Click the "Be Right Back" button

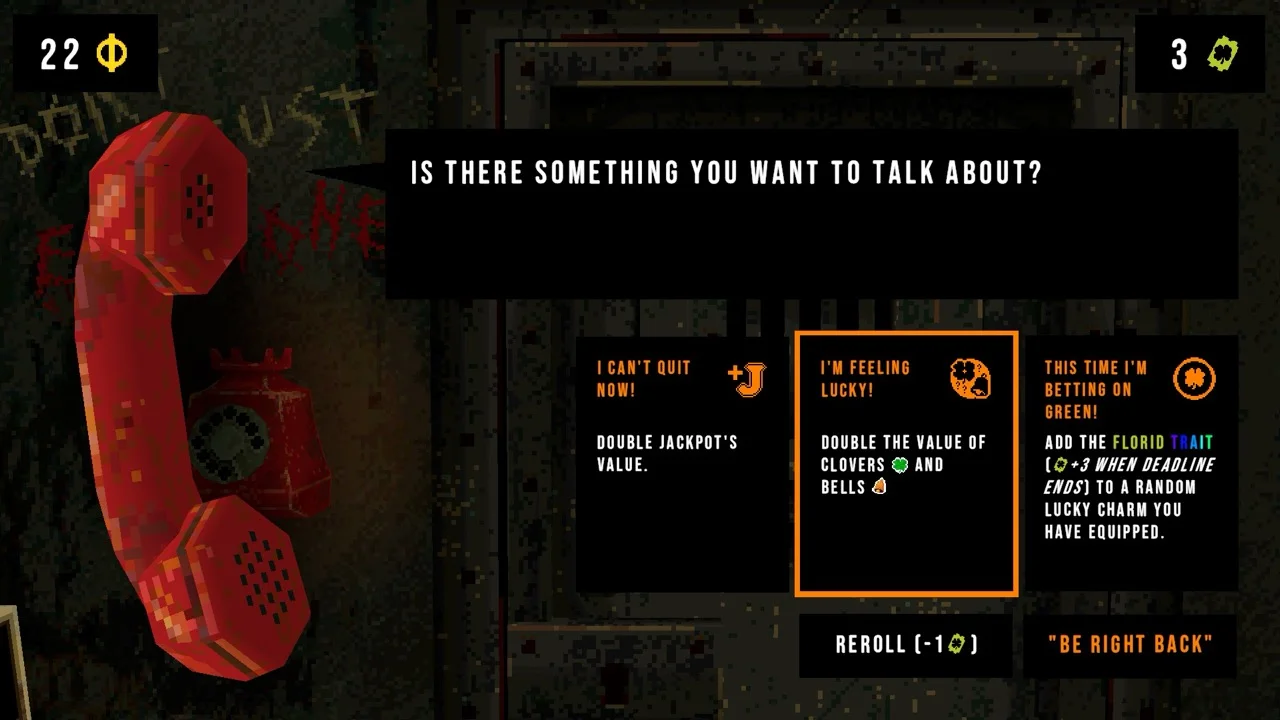pyautogui.click(x=1130, y=645)
